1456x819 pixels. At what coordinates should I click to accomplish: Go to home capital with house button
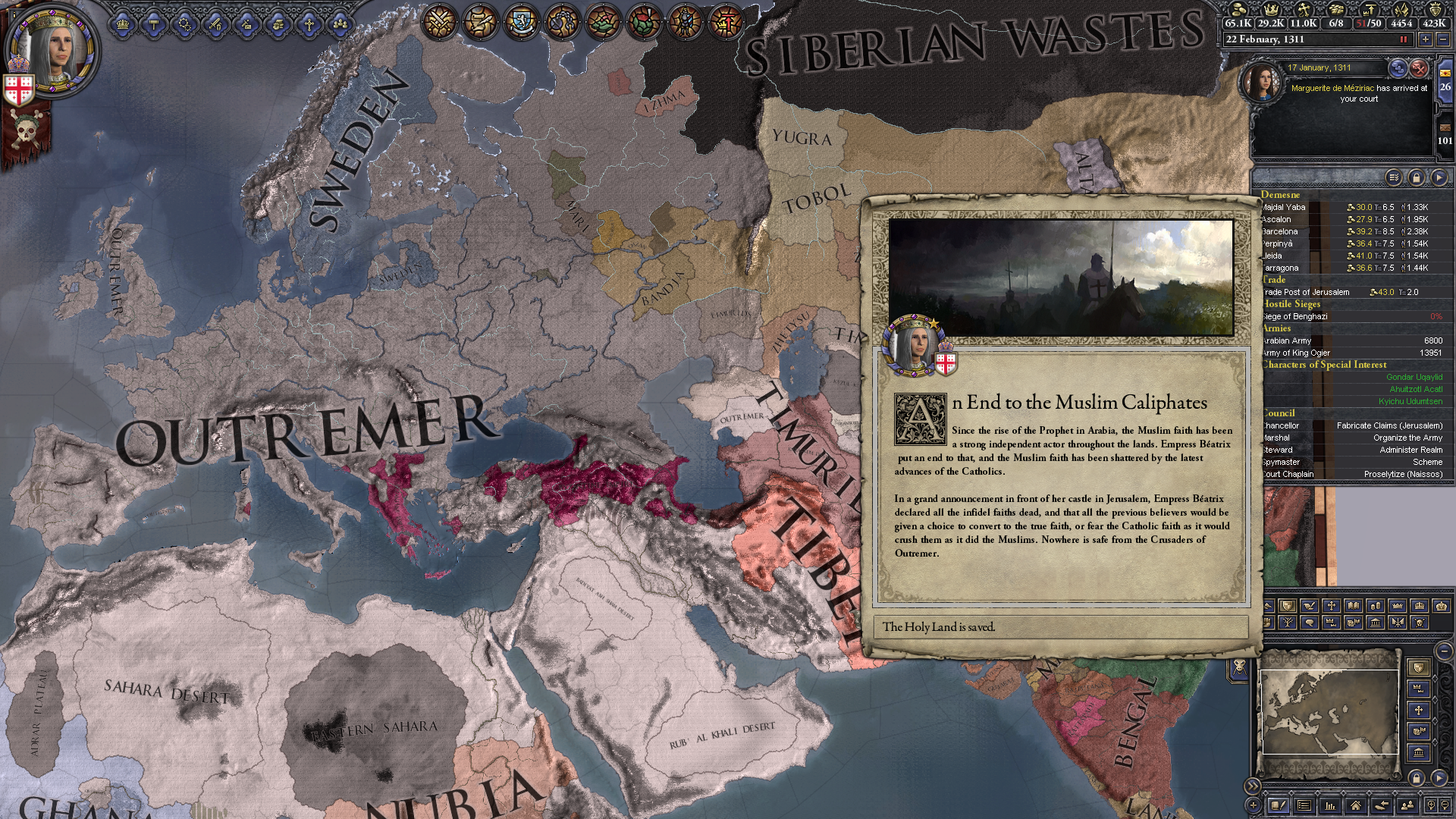[1356, 805]
